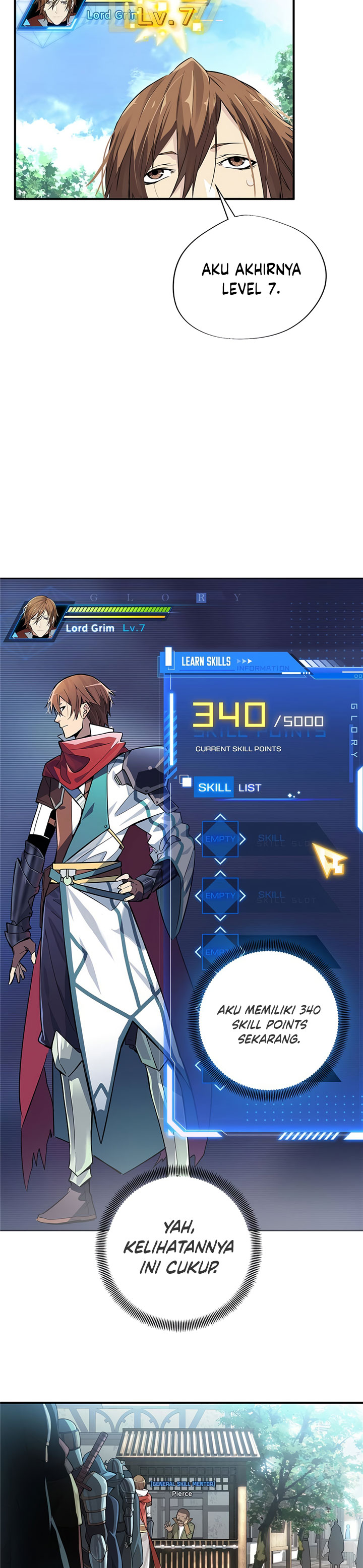363x1568 pixels.
Task: Select the Learn Skills panel header
Action: point(207,661)
